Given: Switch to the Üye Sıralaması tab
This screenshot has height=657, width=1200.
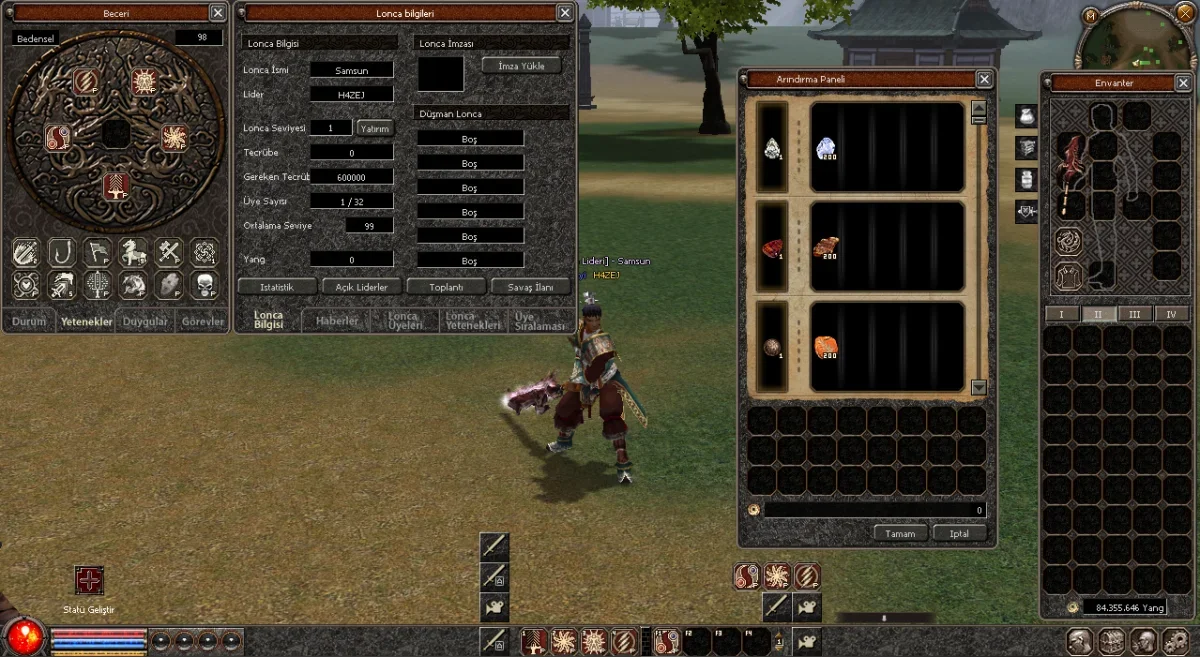Looking at the screenshot, I should click(x=539, y=321).
